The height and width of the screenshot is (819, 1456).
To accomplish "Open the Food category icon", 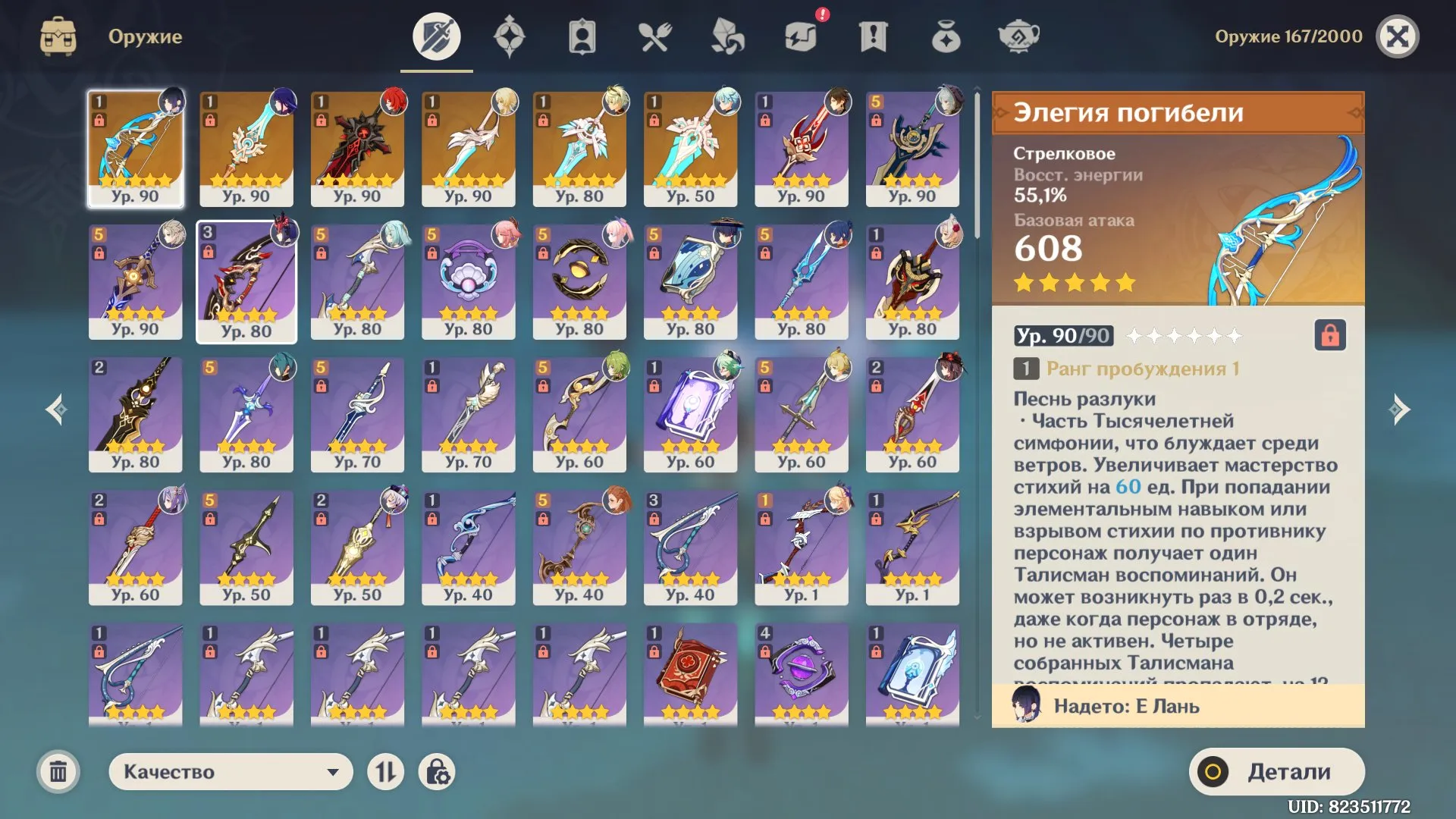I will click(x=655, y=36).
